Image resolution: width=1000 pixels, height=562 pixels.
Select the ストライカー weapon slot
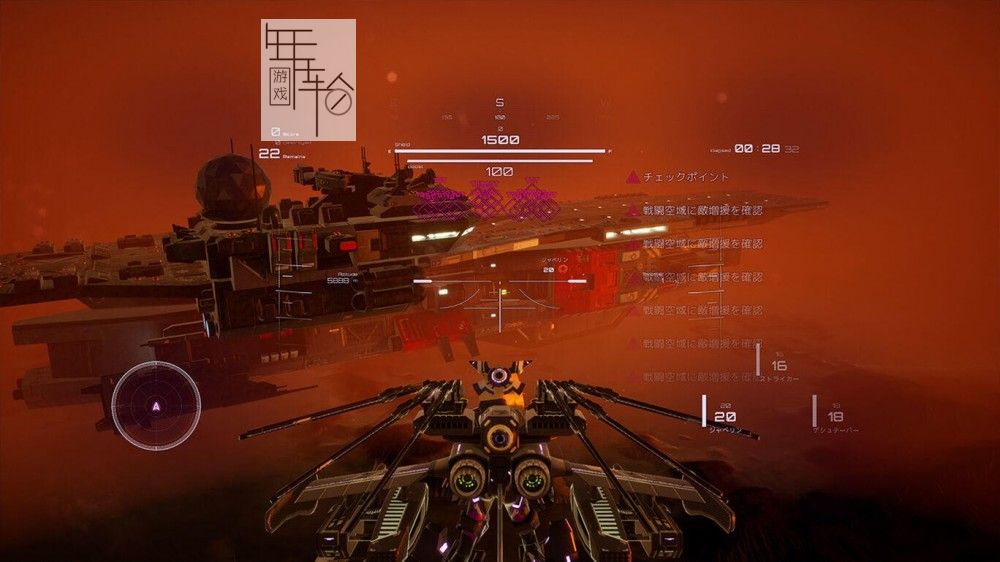tap(778, 366)
